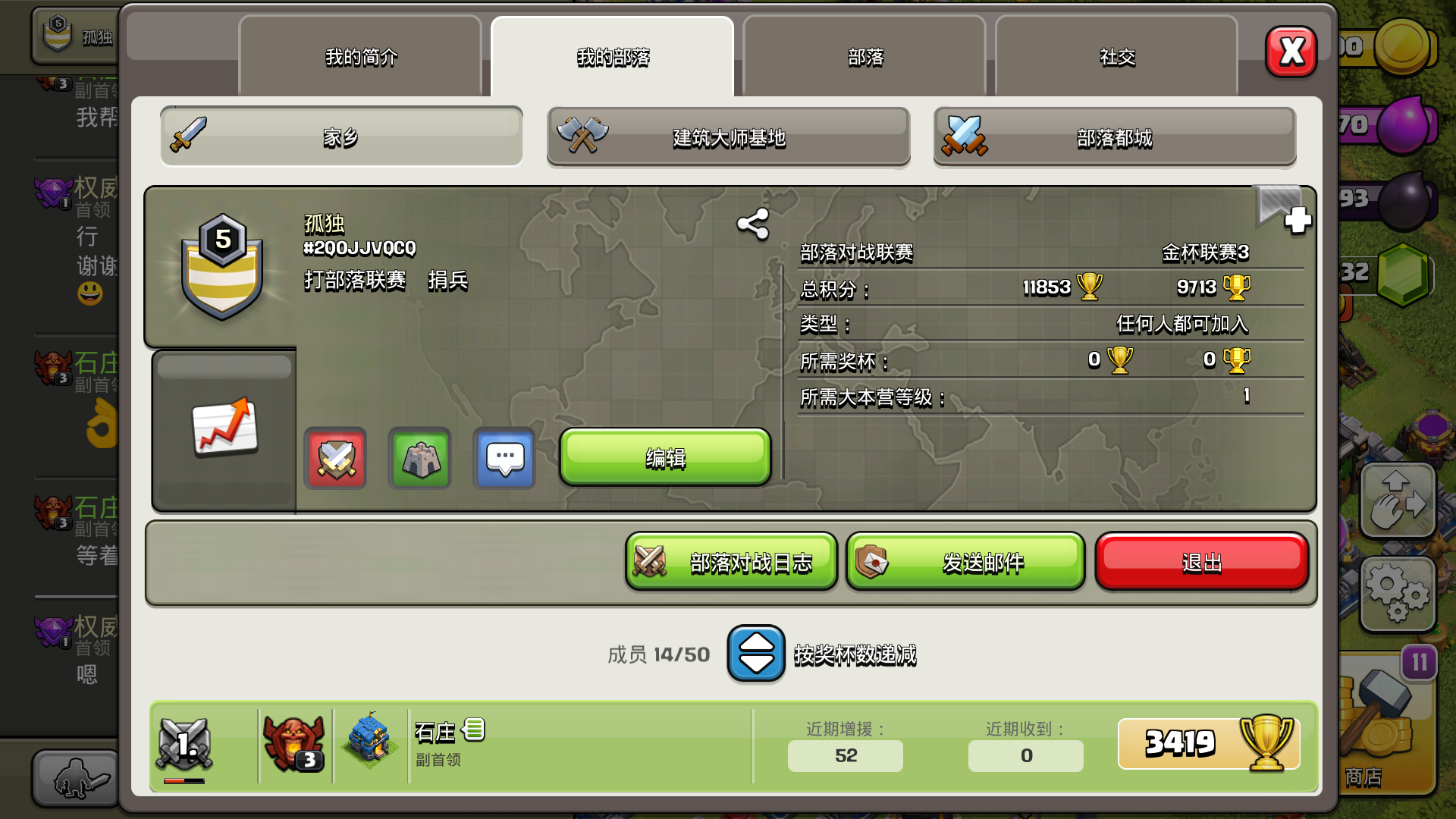Screen dimensions: 1456x819
Task: Switch to the 我的简介 tab
Action: (x=360, y=57)
